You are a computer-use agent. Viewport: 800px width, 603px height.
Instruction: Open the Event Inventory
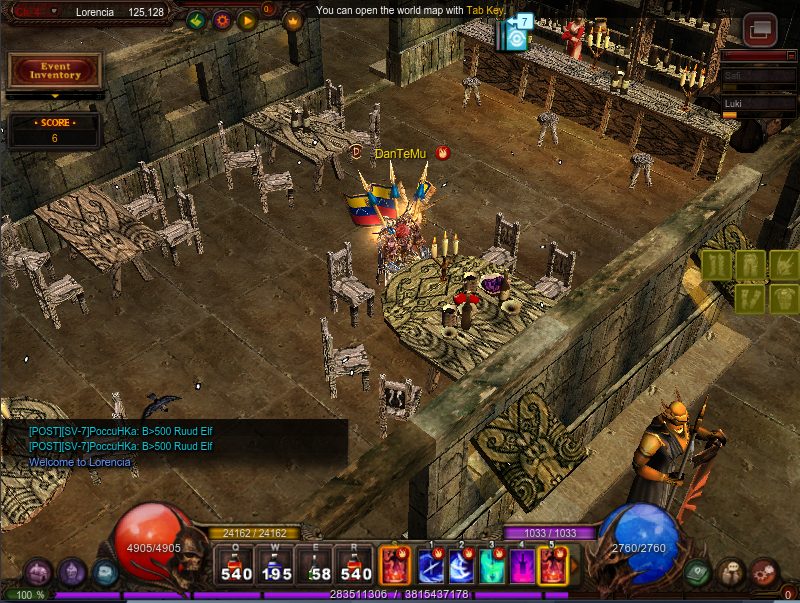(55, 70)
